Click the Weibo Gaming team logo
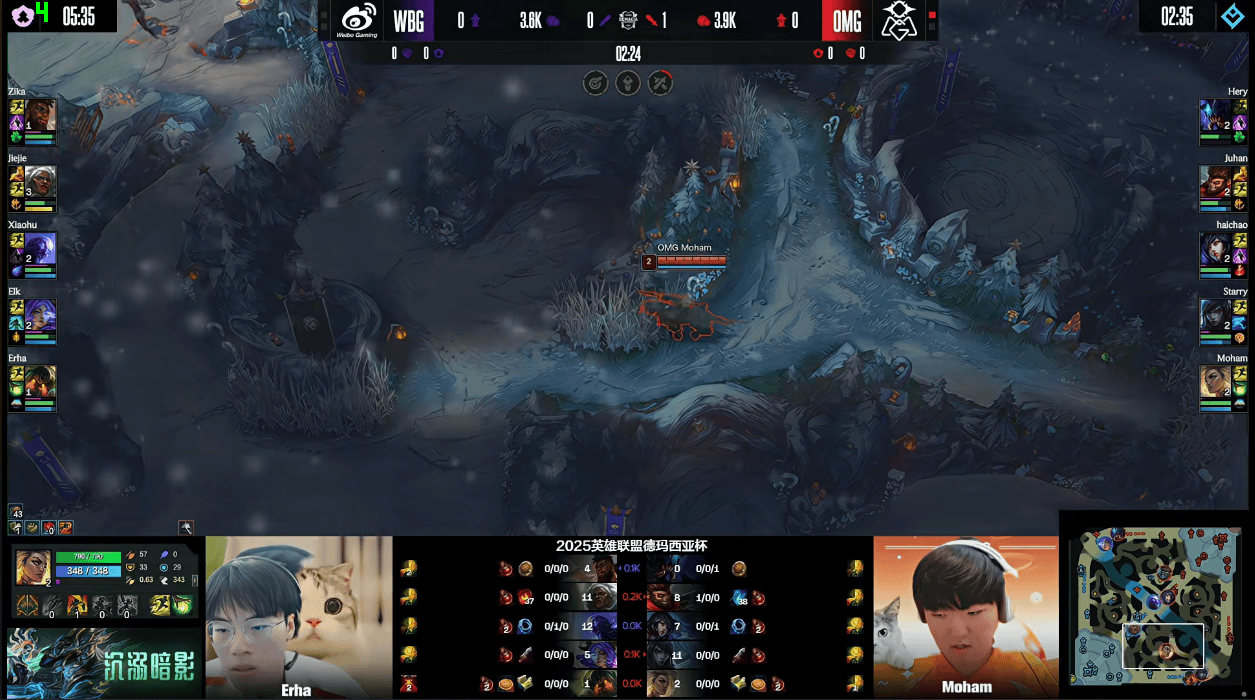Screen dimensions: 1255x700 pos(359,20)
